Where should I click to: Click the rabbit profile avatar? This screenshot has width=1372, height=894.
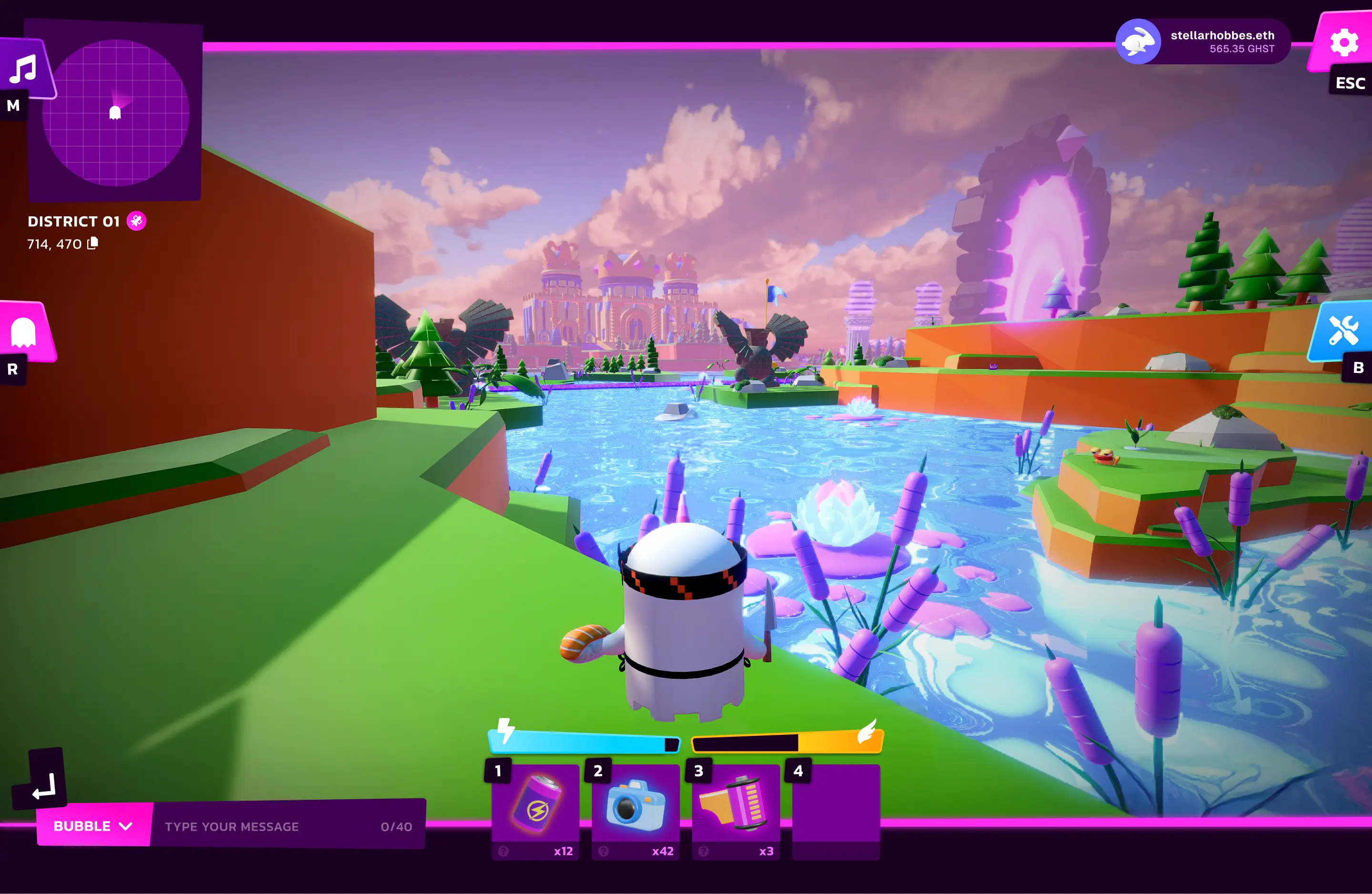1140,41
